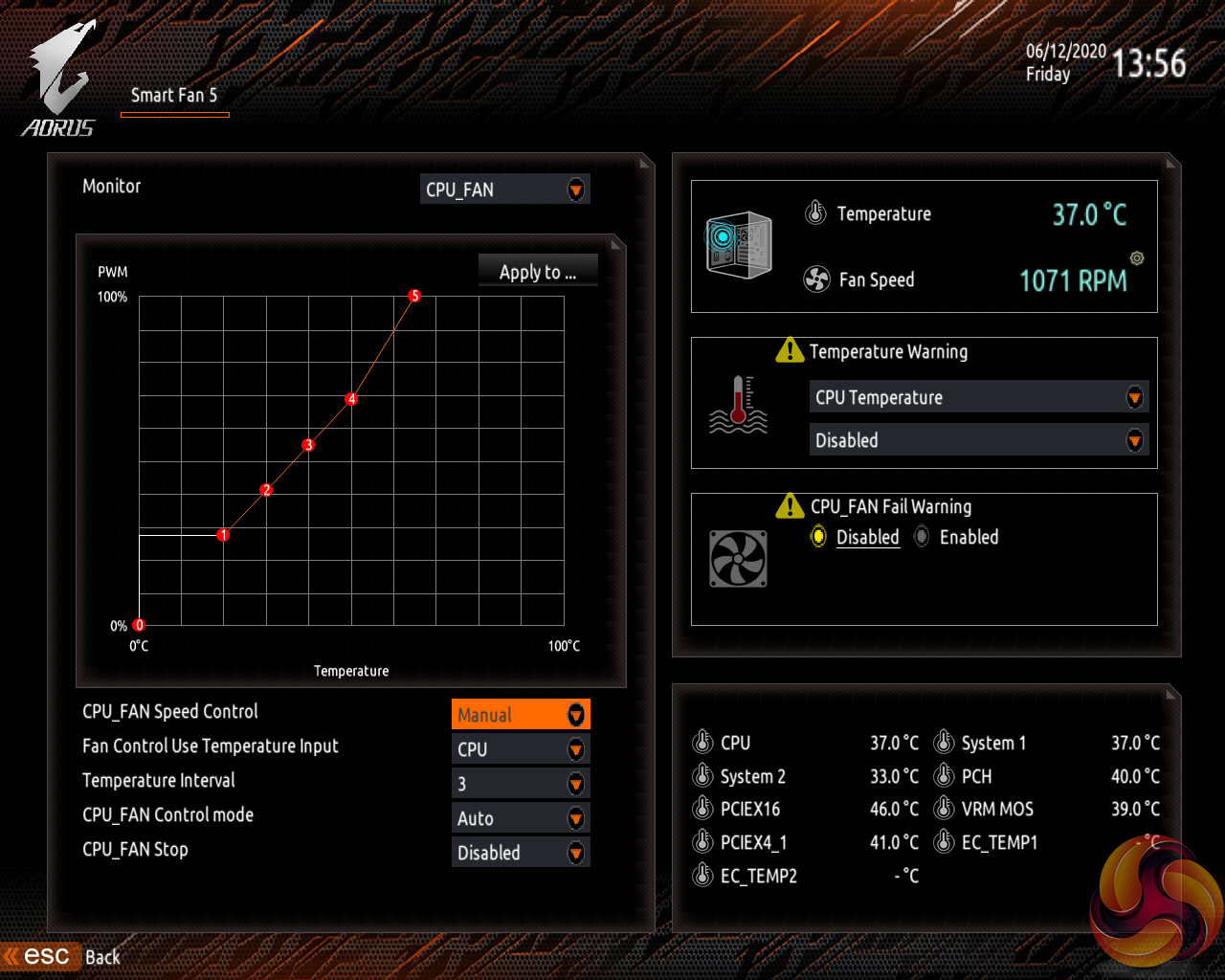Select fan curve point 4
This screenshot has width=1225, height=980.
coord(351,399)
